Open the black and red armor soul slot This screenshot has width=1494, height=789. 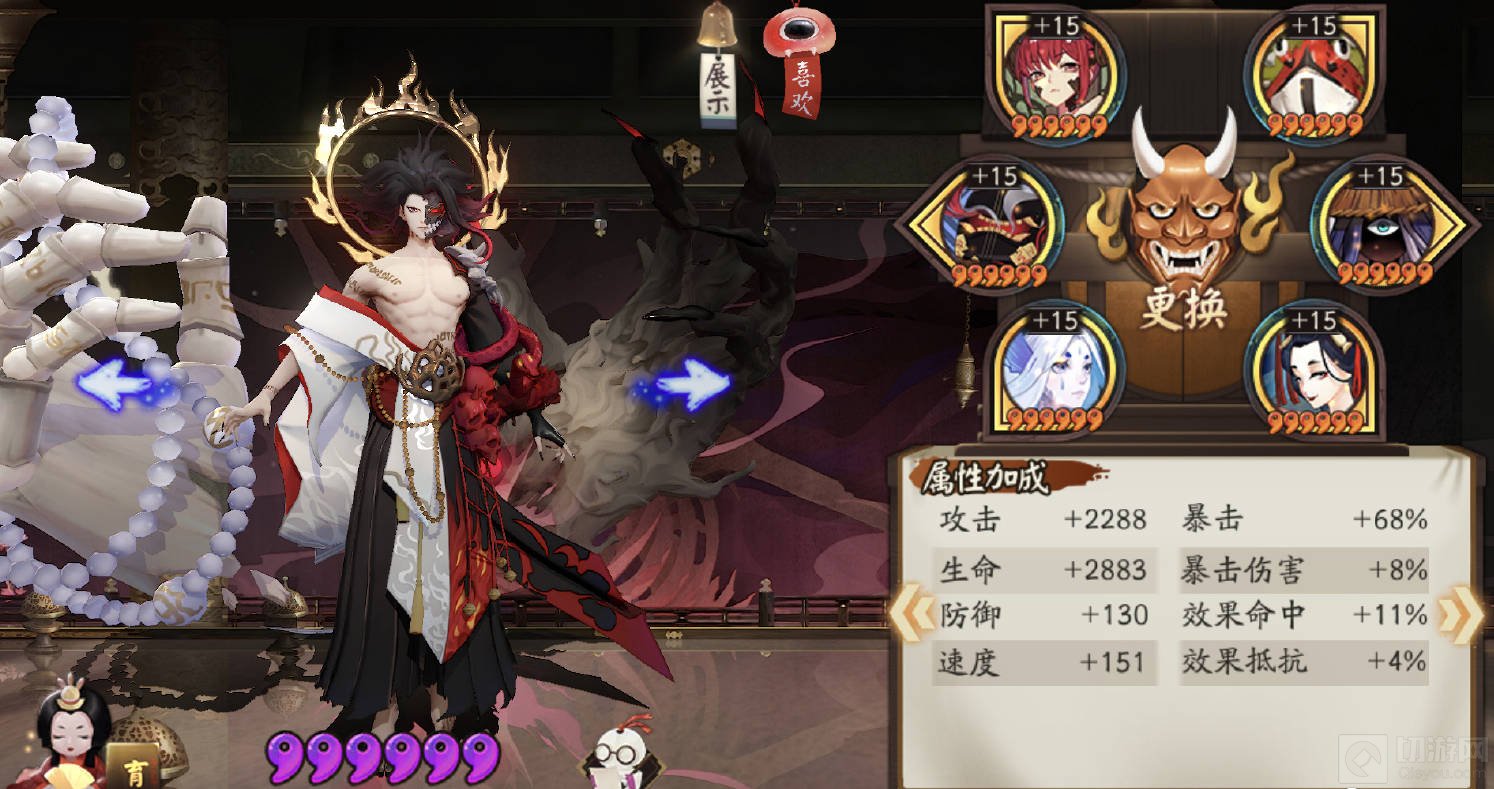pyautogui.click(x=994, y=226)
